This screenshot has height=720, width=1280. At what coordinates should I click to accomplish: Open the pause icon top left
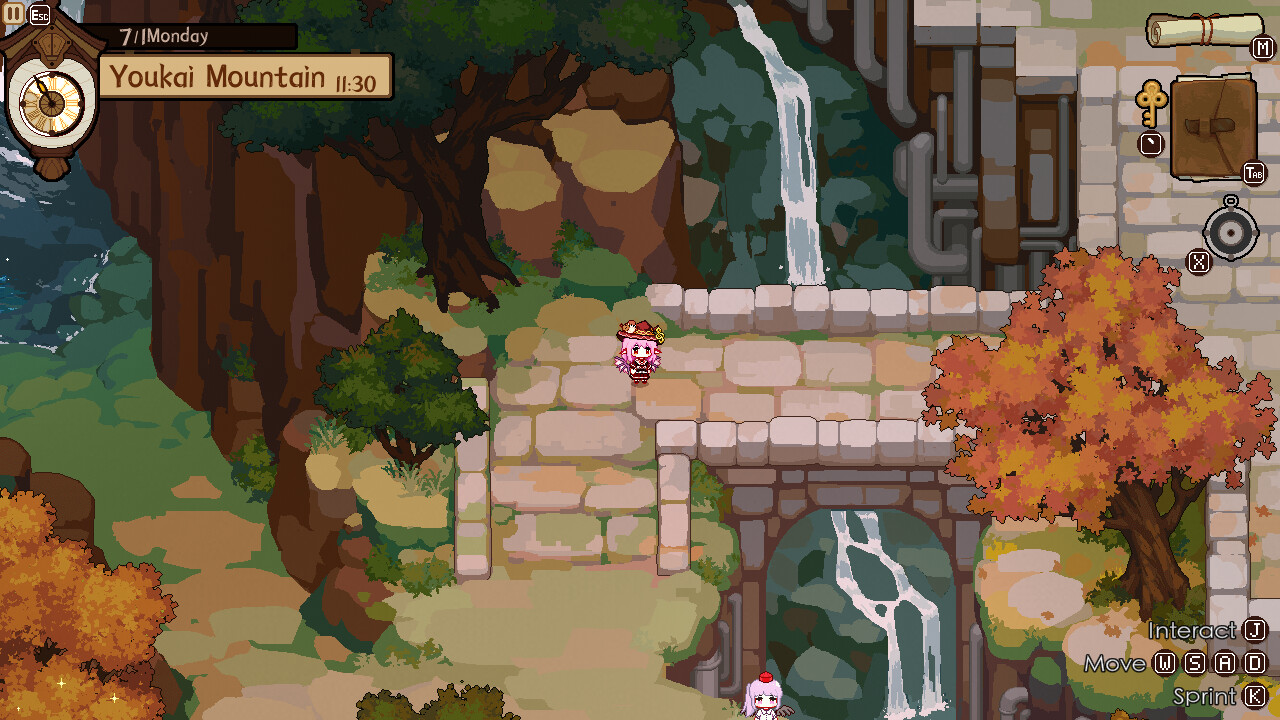pyautogui.click(x=12, y=13)
